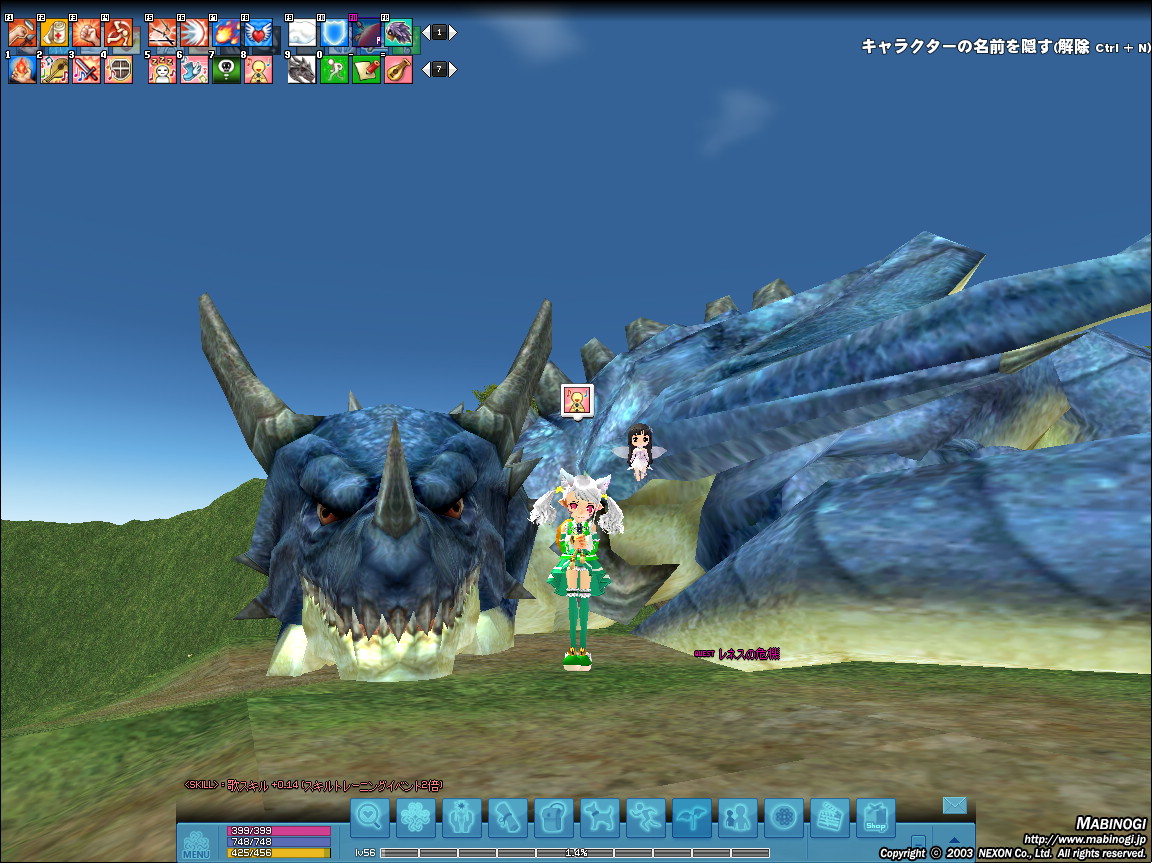The image size is (1152, 863).
Task: Open the quest scroll icon
Action: click(x=507, y=818)
